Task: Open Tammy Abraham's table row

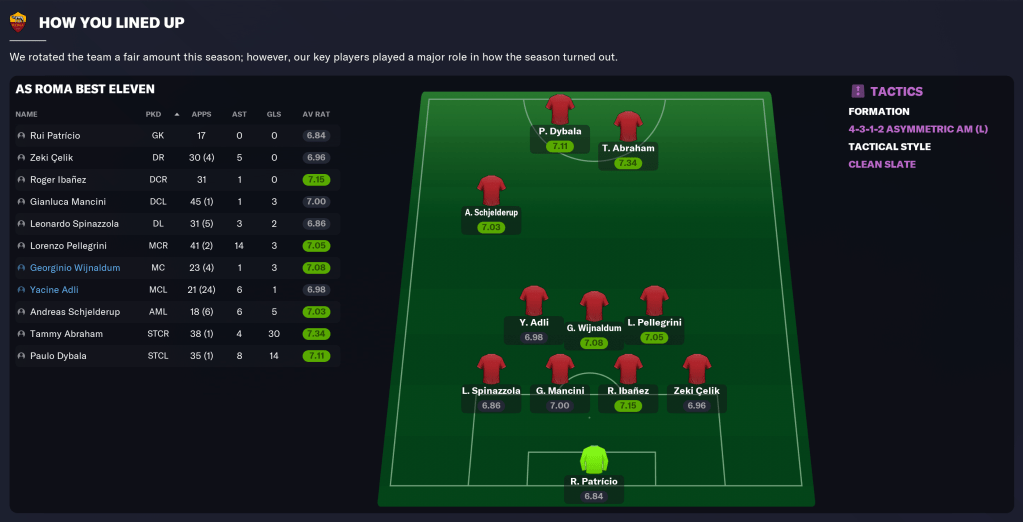Action: (x=64, y=334)
